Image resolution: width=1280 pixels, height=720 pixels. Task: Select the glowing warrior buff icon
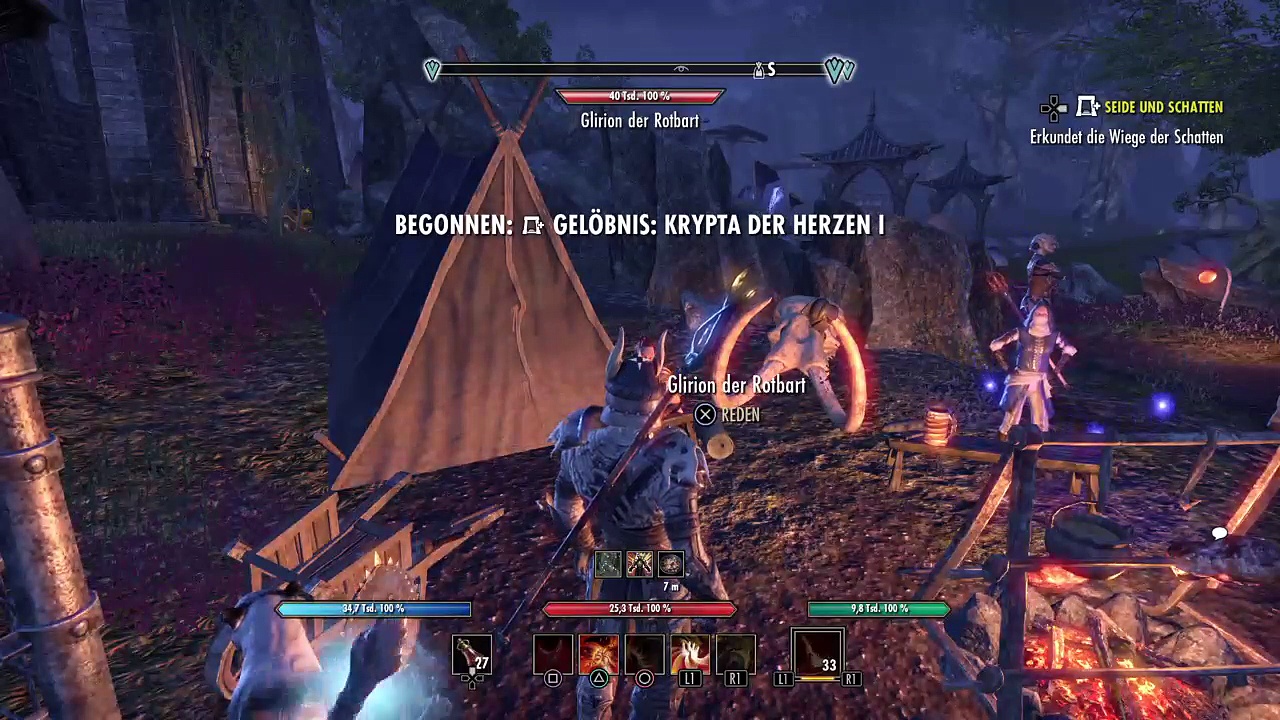639,564
